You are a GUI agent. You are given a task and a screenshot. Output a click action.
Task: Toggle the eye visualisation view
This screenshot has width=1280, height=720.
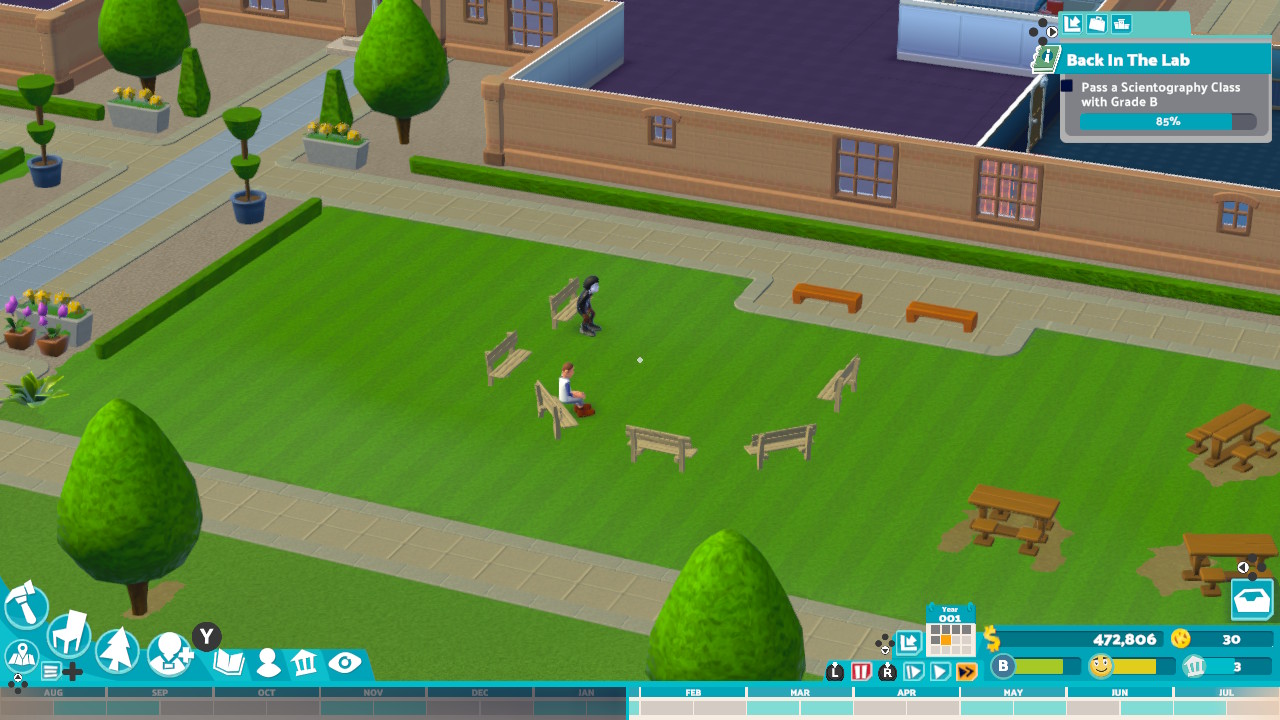coord(344,662)
